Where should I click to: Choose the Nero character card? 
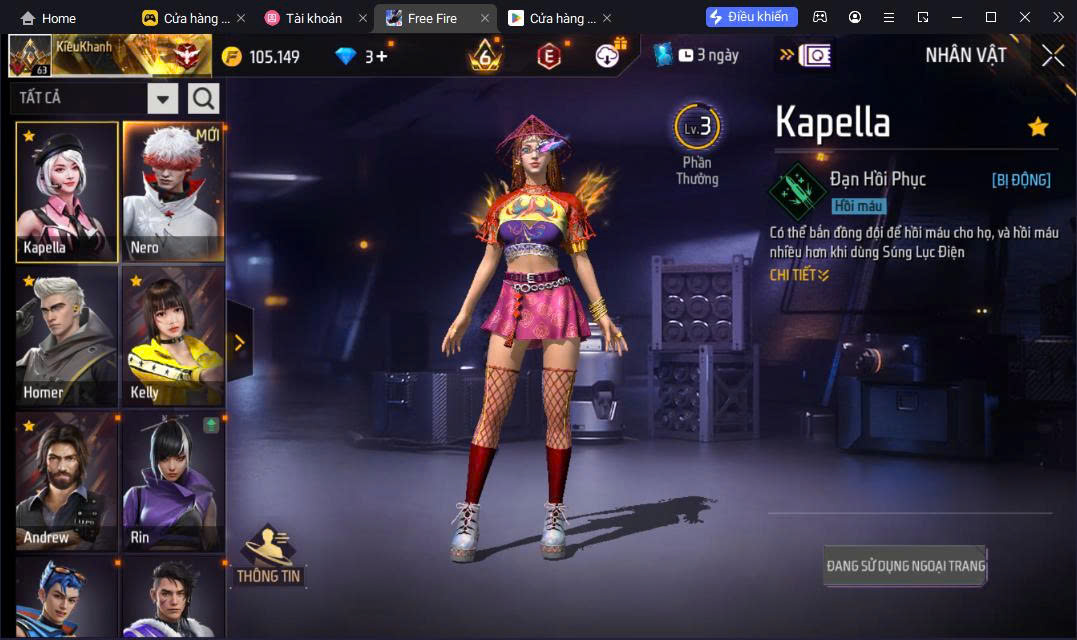coord(173,192)
